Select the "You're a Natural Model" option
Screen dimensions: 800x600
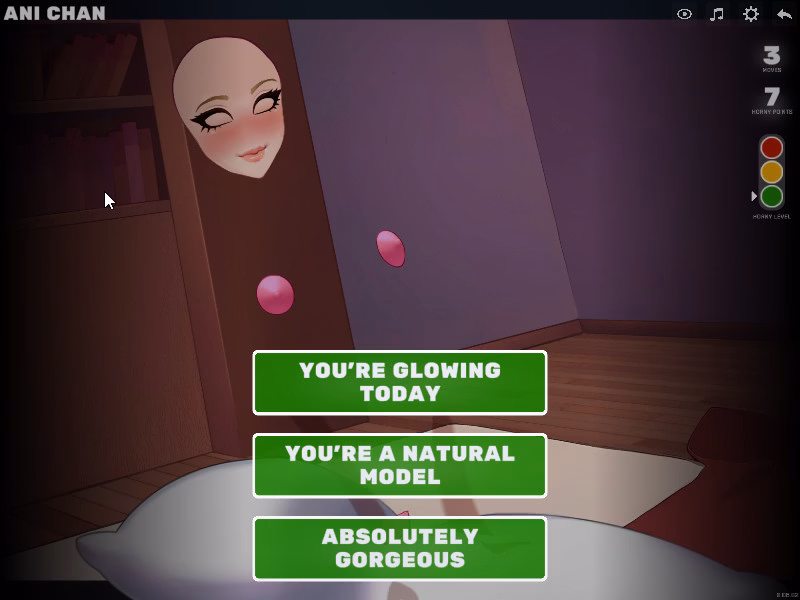(x=400, y=465)
